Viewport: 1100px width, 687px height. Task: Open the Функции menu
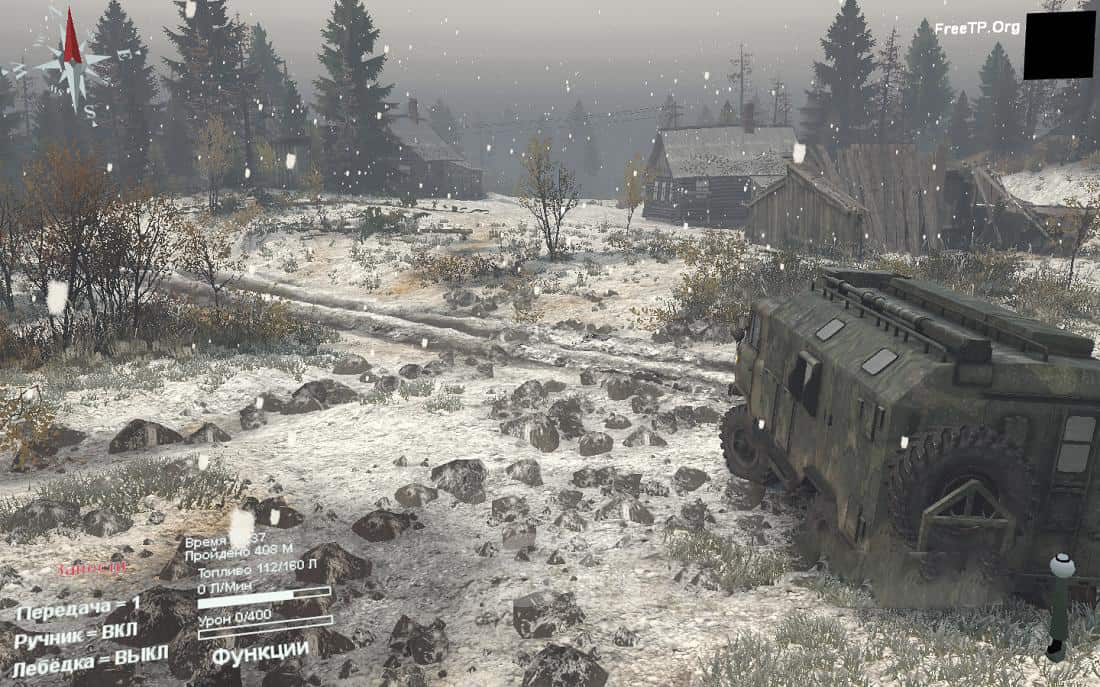point(260,652)
